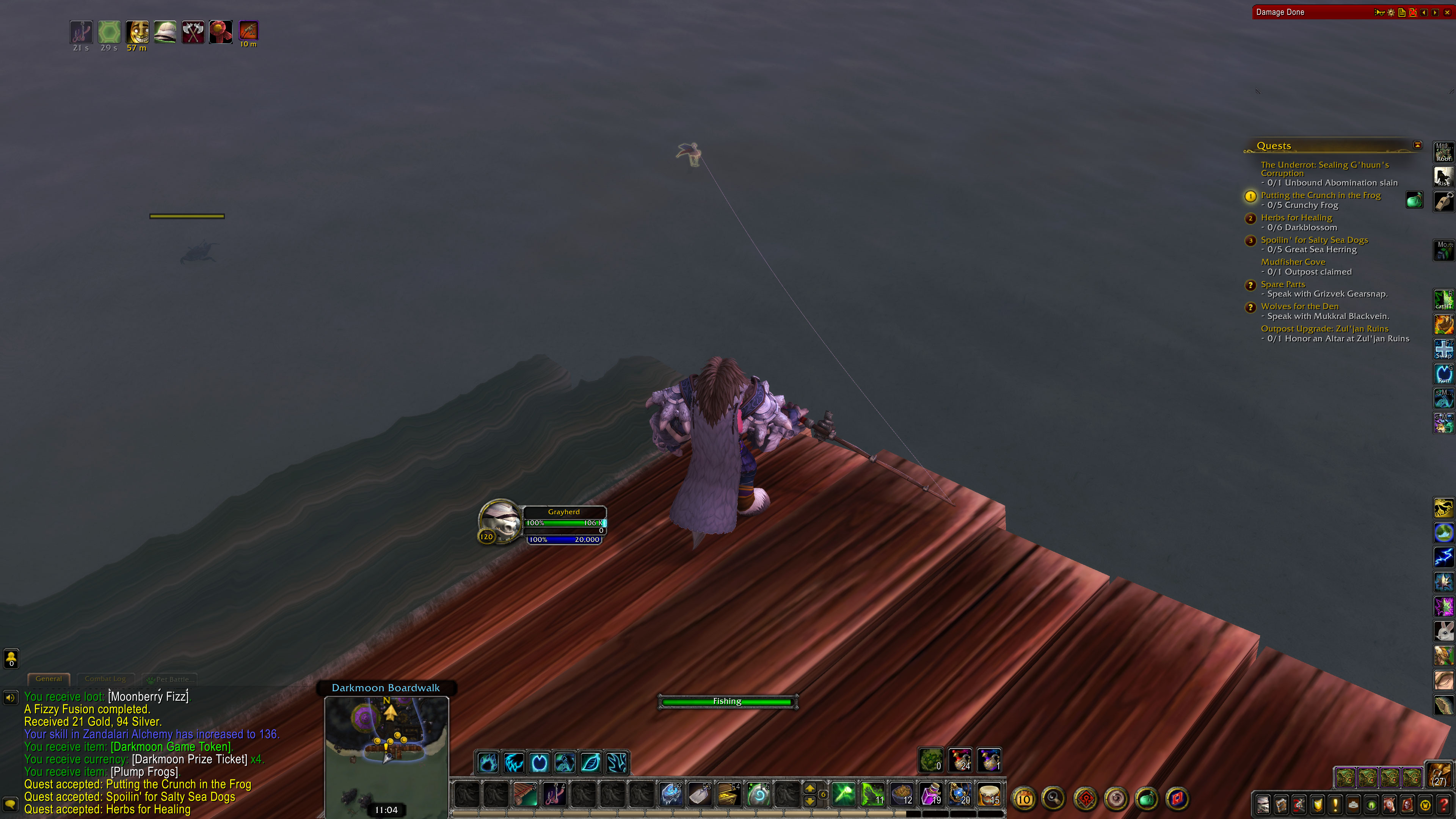Use the wooden raft action slot
Image resolution: width=1456 pixels, height=819 pixels.
(x=526, y=794)
